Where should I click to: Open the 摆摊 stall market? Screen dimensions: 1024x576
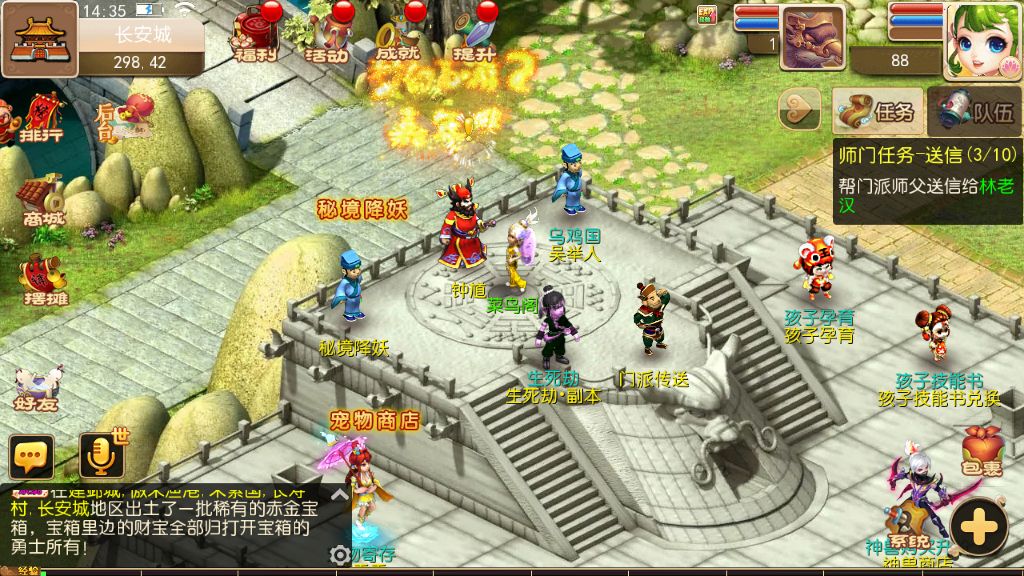pyautogui.click(x=45, y=281)
